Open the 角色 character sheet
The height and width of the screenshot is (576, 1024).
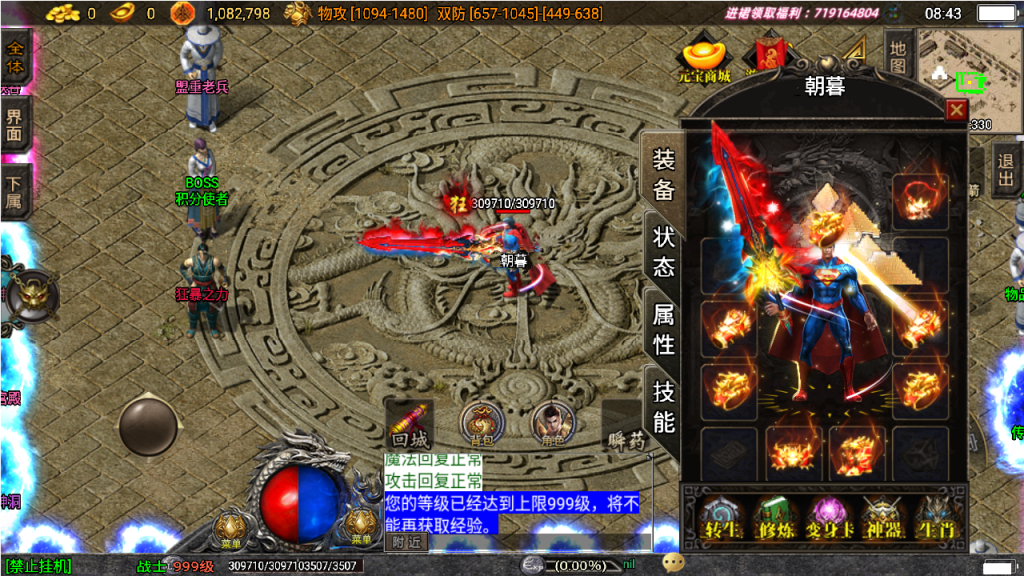552,425
